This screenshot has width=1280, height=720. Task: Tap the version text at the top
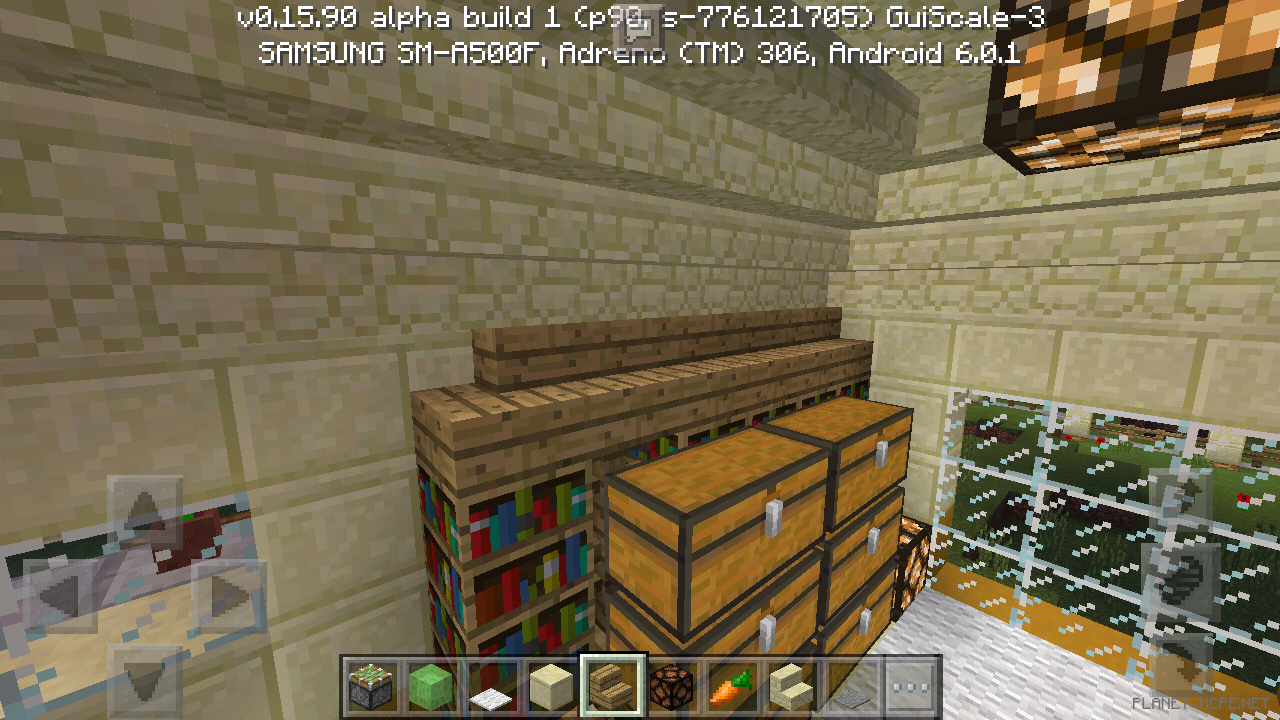pyautogui.click(x=640, y=16)
